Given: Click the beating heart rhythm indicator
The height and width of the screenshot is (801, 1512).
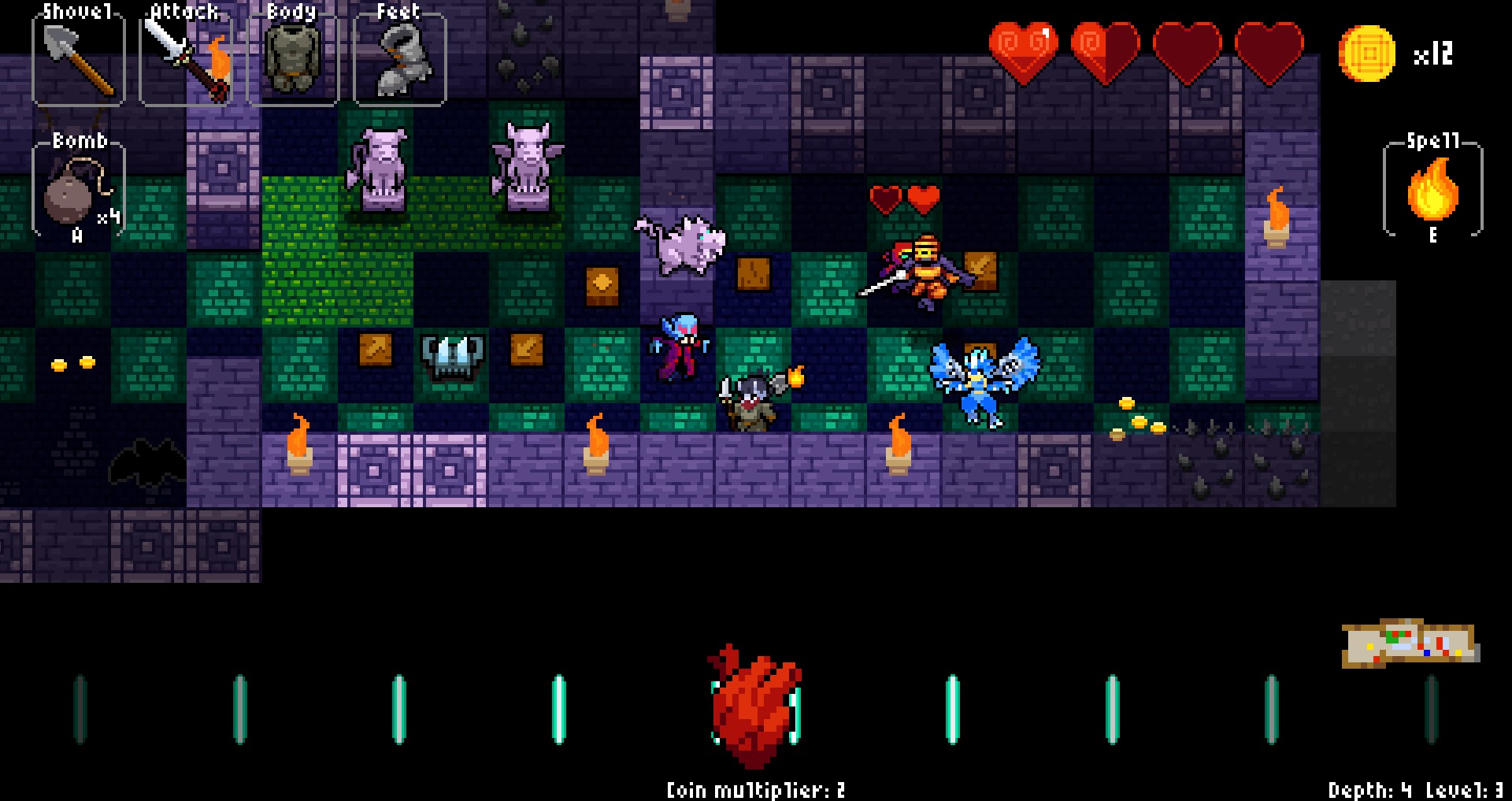Looking at the screenshot, I should click(755, 705).
